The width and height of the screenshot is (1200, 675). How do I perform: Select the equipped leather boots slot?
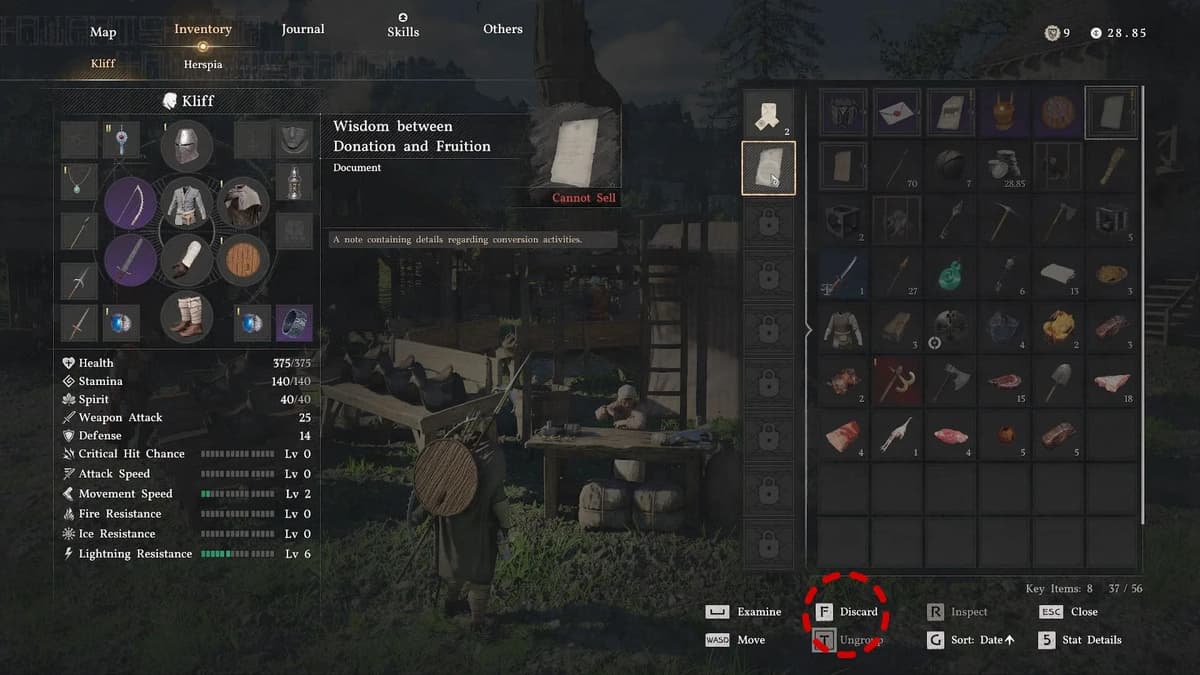(x=187, y=315)
